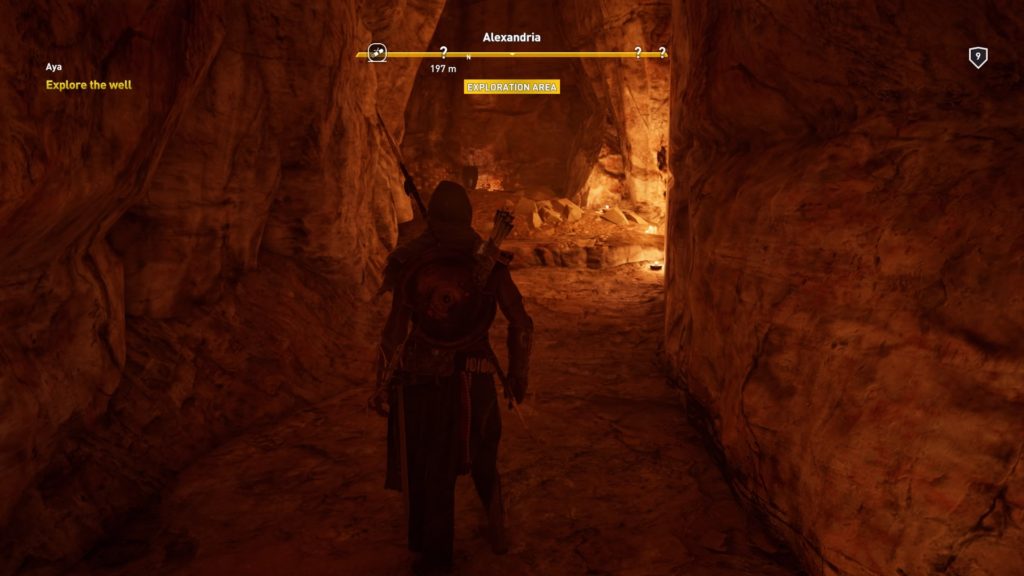
Task: Click the Exploration Area tag
Action: coord(512,87)
